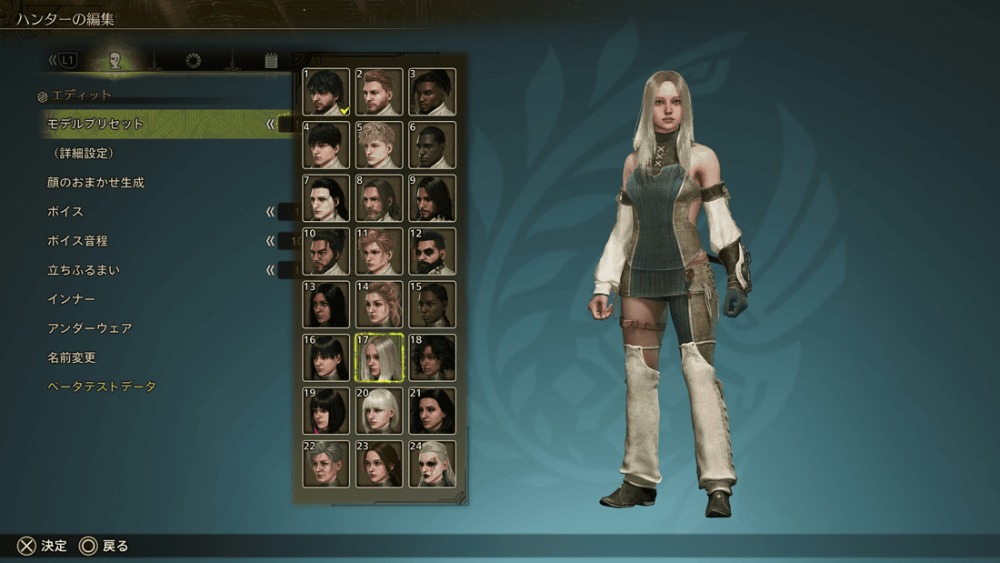Switch to the head silhouette tab
The image size is (1000, 563).
116,61
